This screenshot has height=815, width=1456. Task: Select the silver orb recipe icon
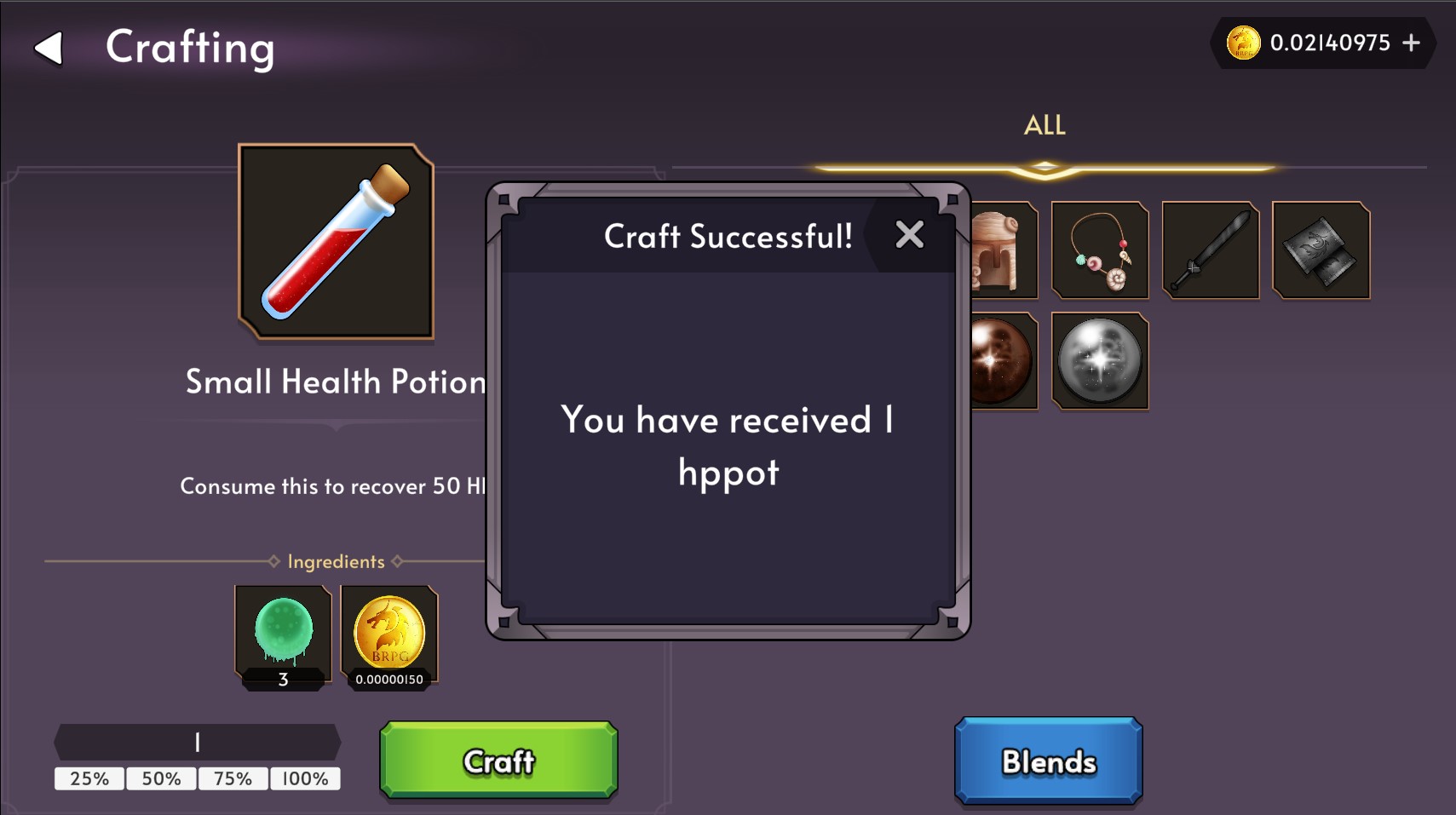[1099, 360]
